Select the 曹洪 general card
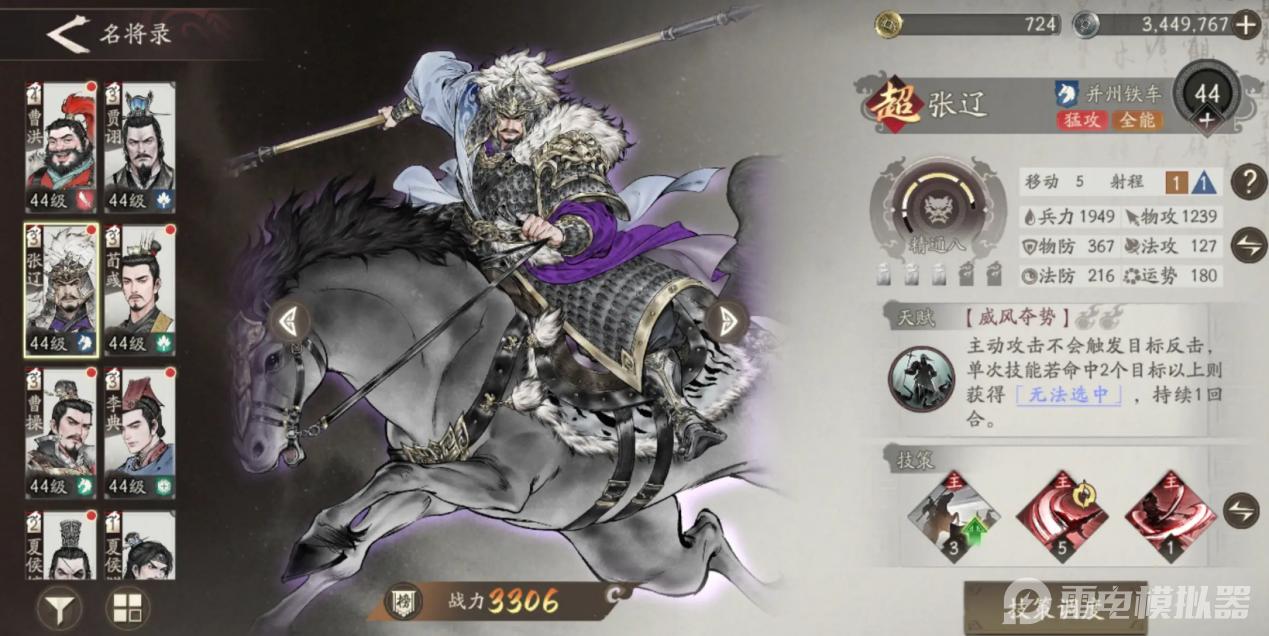Image resolution: width=1269 pixels, height=636 pixels. pyautogui.click(x=61, y=148)
